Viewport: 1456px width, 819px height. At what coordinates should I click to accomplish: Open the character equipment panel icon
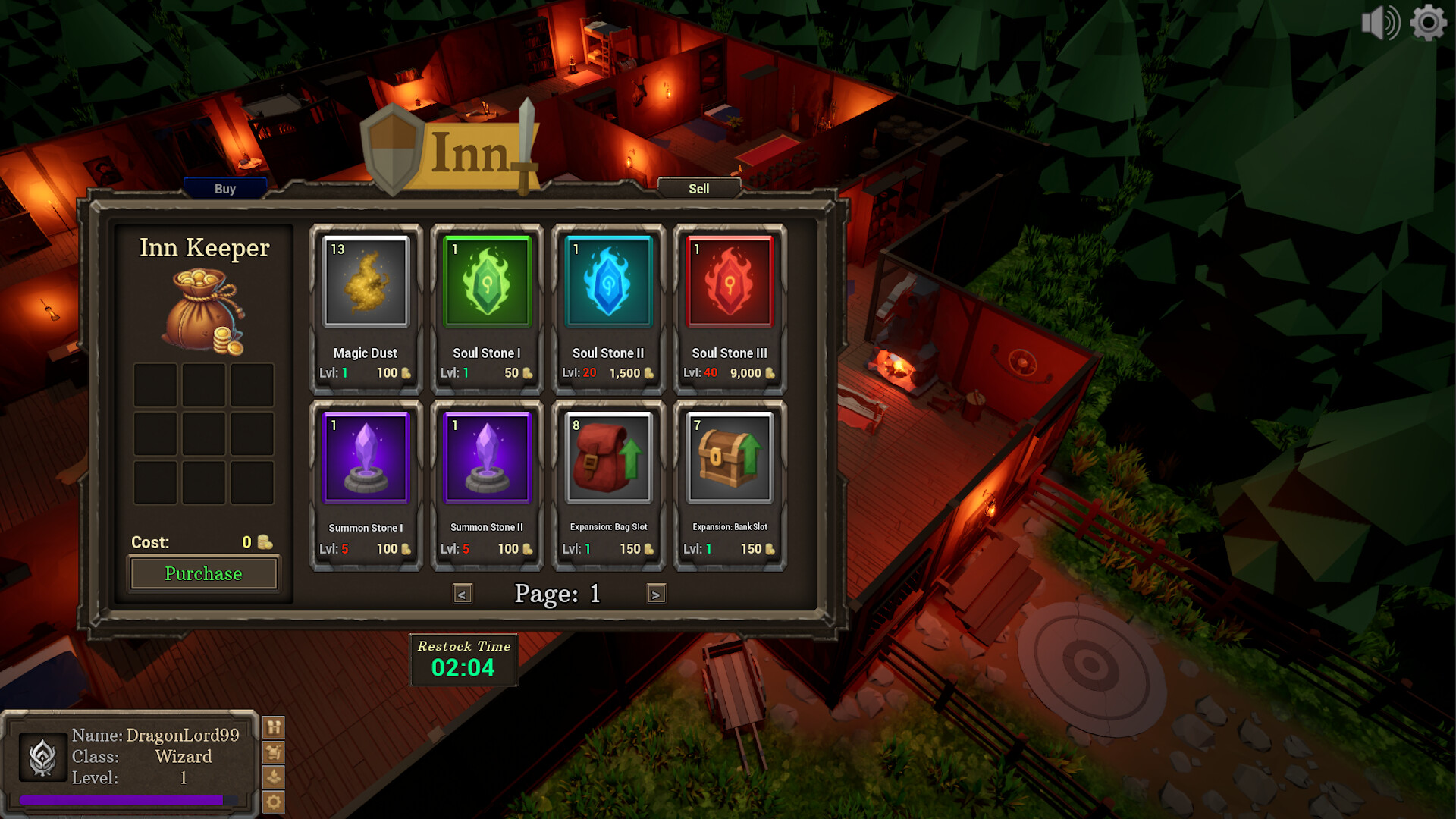tap(273, 752)
